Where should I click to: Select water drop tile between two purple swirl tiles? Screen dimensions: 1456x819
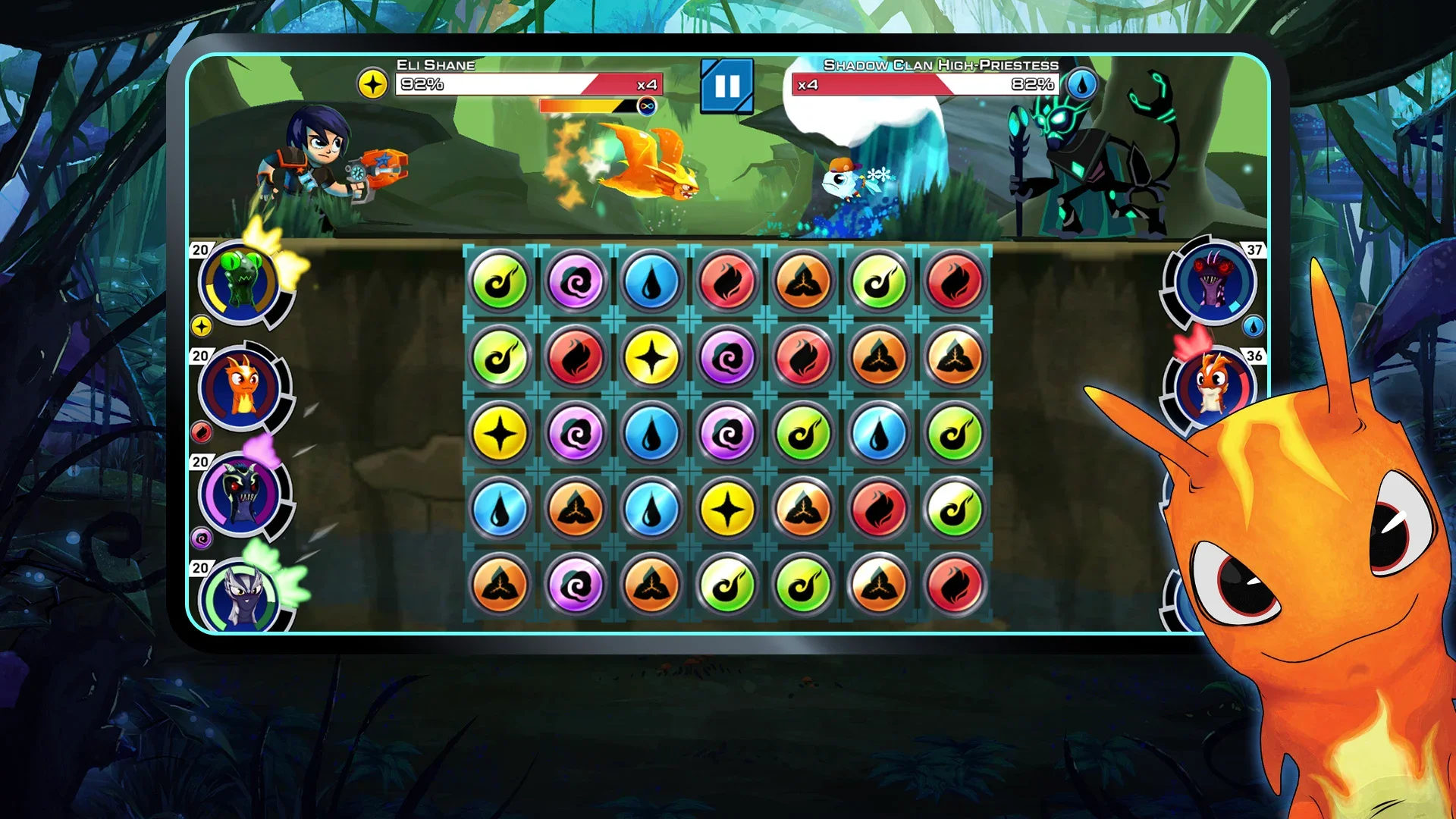coord(651,434)
